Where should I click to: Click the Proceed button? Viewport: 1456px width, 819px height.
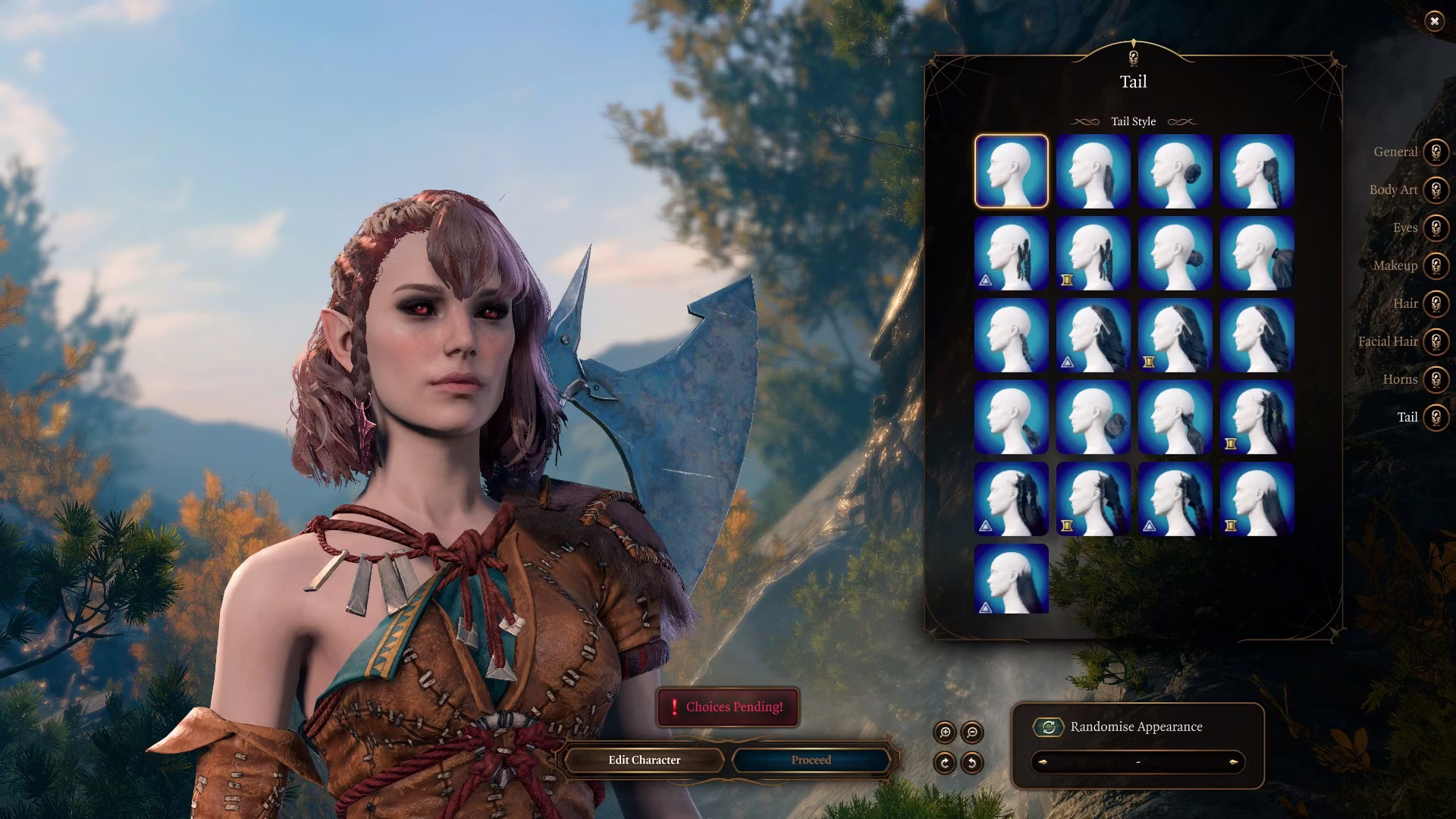(x=811, y=760)
